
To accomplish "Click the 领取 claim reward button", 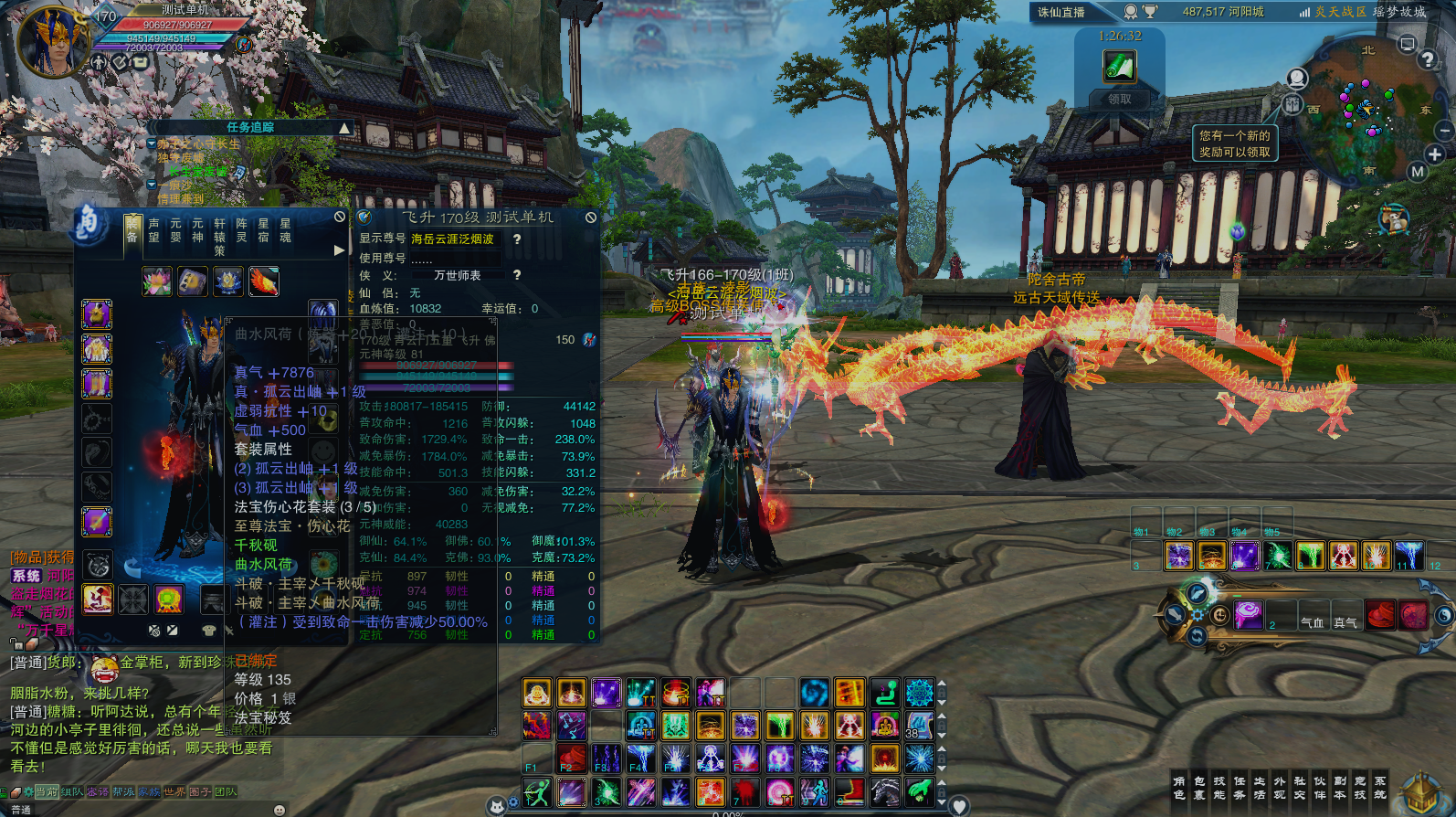I will pos(1119,99).
